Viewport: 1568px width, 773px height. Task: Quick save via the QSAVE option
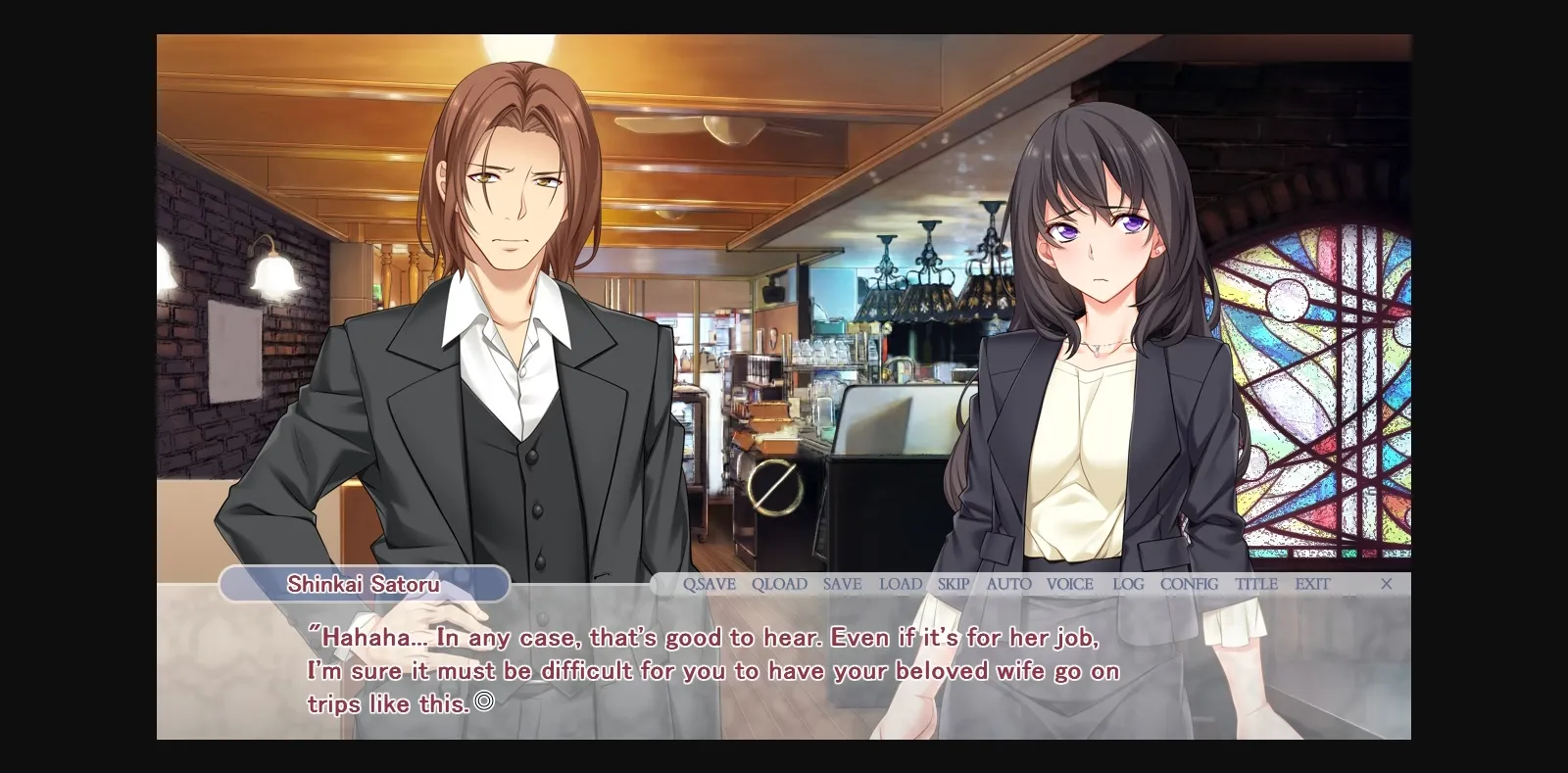pos(710,583)
